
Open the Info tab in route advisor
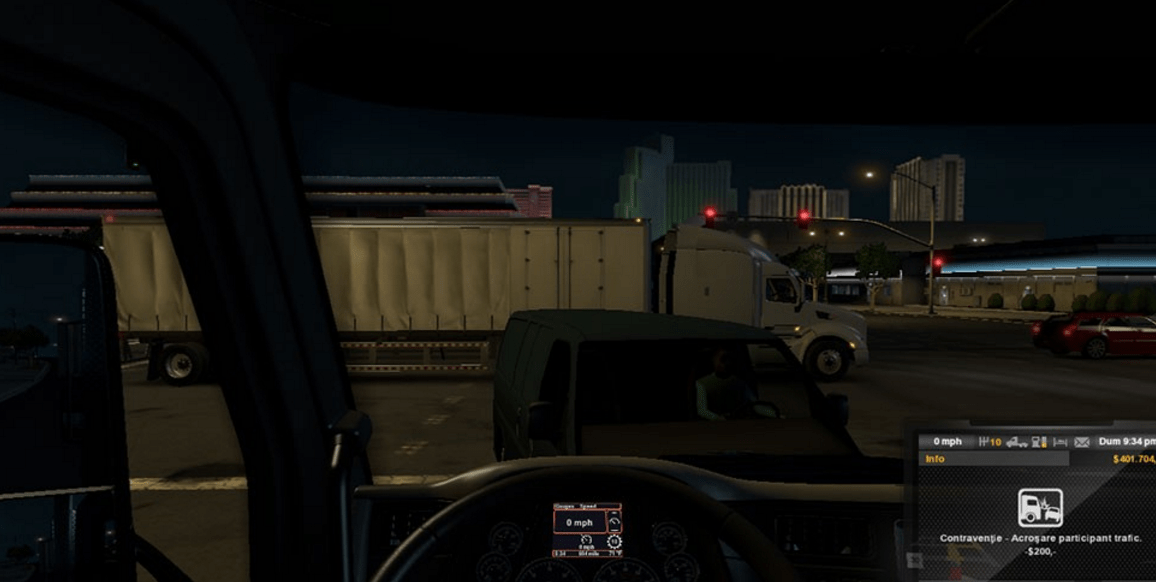pyautogui.click(x=935, y=459)
